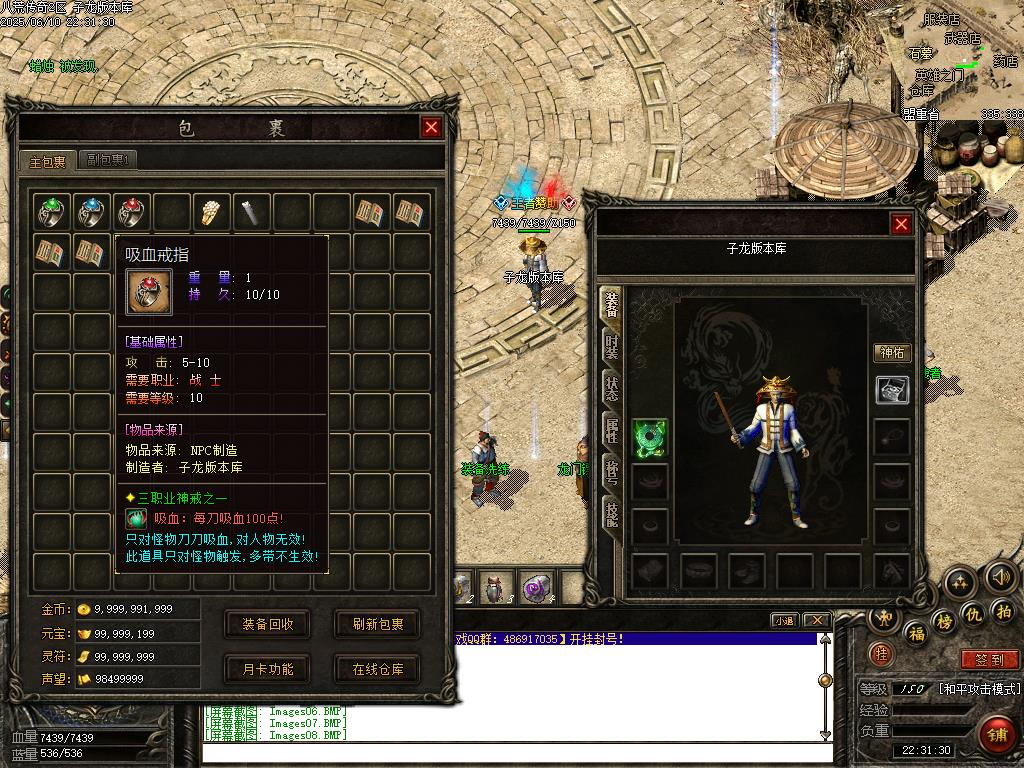Select the equipped green jade ring slot
Screen dimensions: 1024x768
click(x=650, y=437)
